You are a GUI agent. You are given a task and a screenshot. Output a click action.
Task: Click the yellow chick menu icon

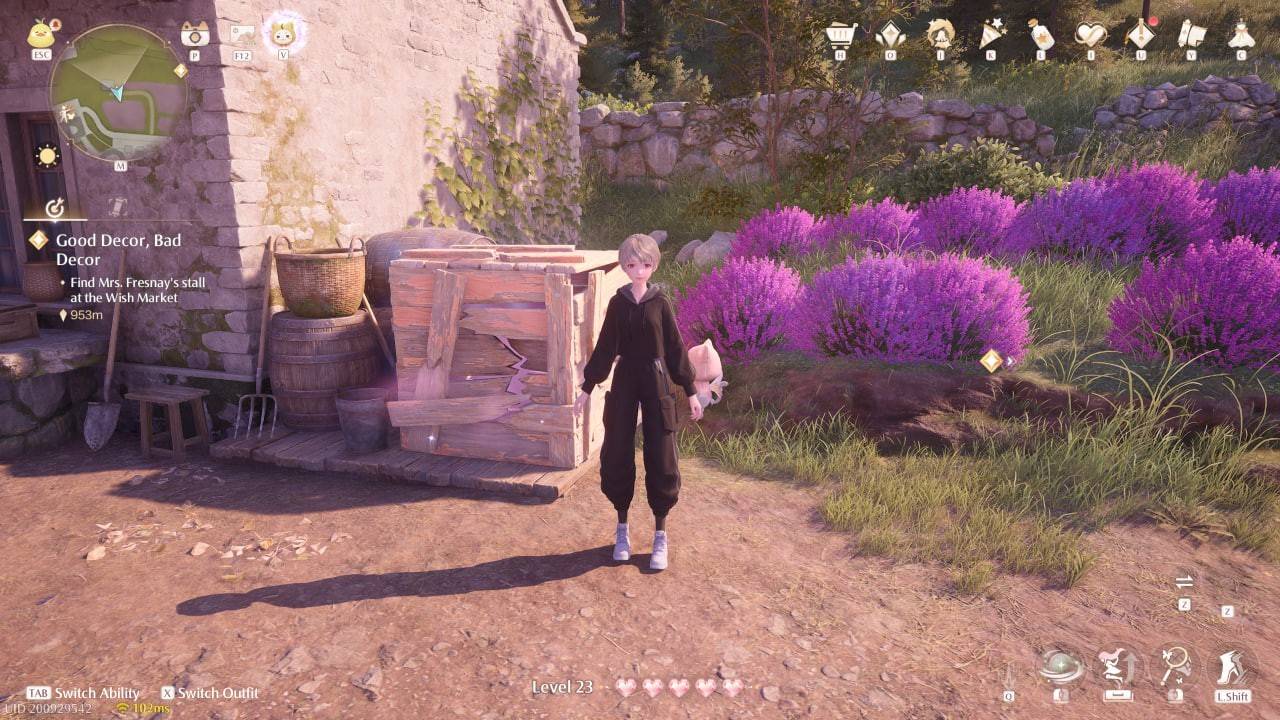click(x=42, y=35)
